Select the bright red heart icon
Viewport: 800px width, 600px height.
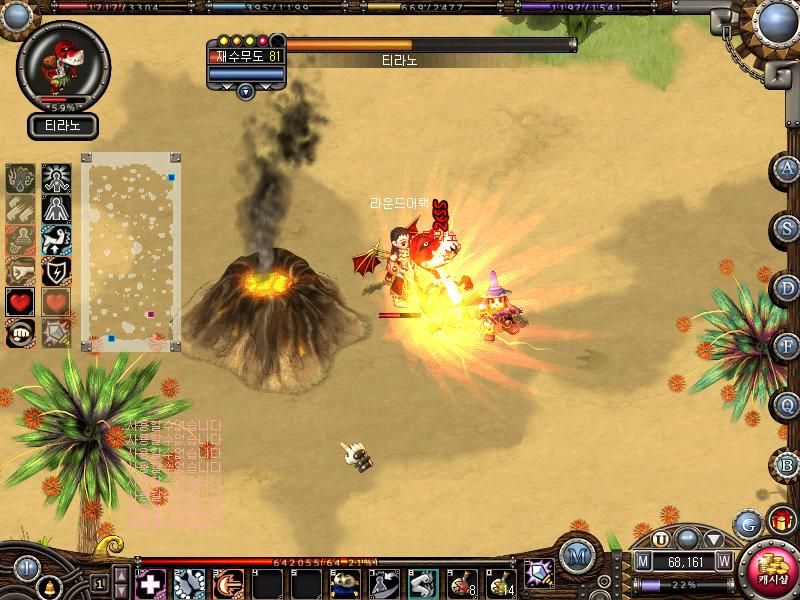coord(20,301)
